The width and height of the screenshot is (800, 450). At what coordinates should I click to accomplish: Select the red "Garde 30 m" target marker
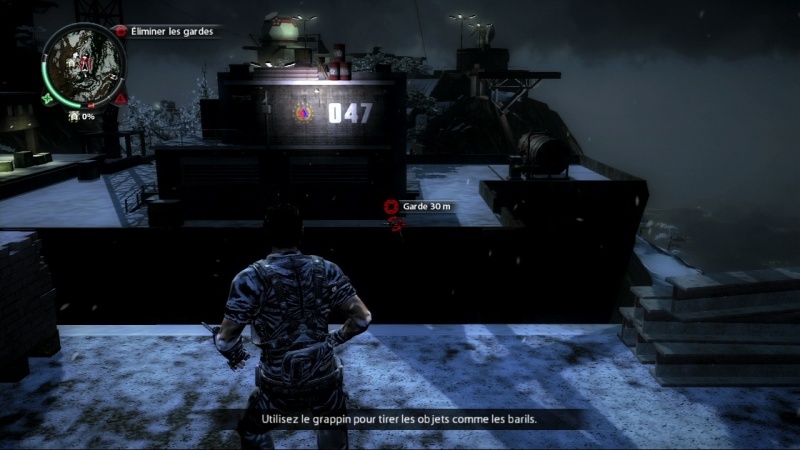[x=391, y=207]
